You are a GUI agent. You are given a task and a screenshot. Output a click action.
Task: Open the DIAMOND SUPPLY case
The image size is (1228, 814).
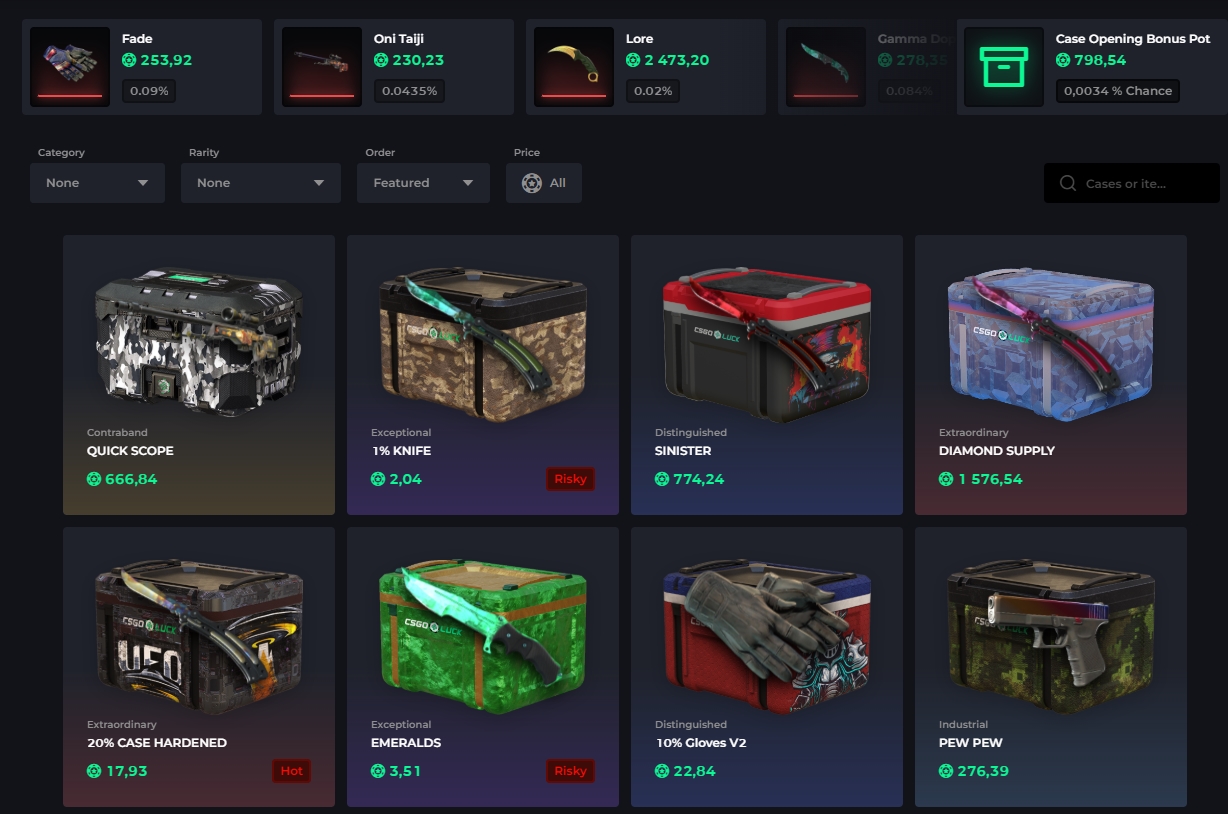[x=1051, y=374]
